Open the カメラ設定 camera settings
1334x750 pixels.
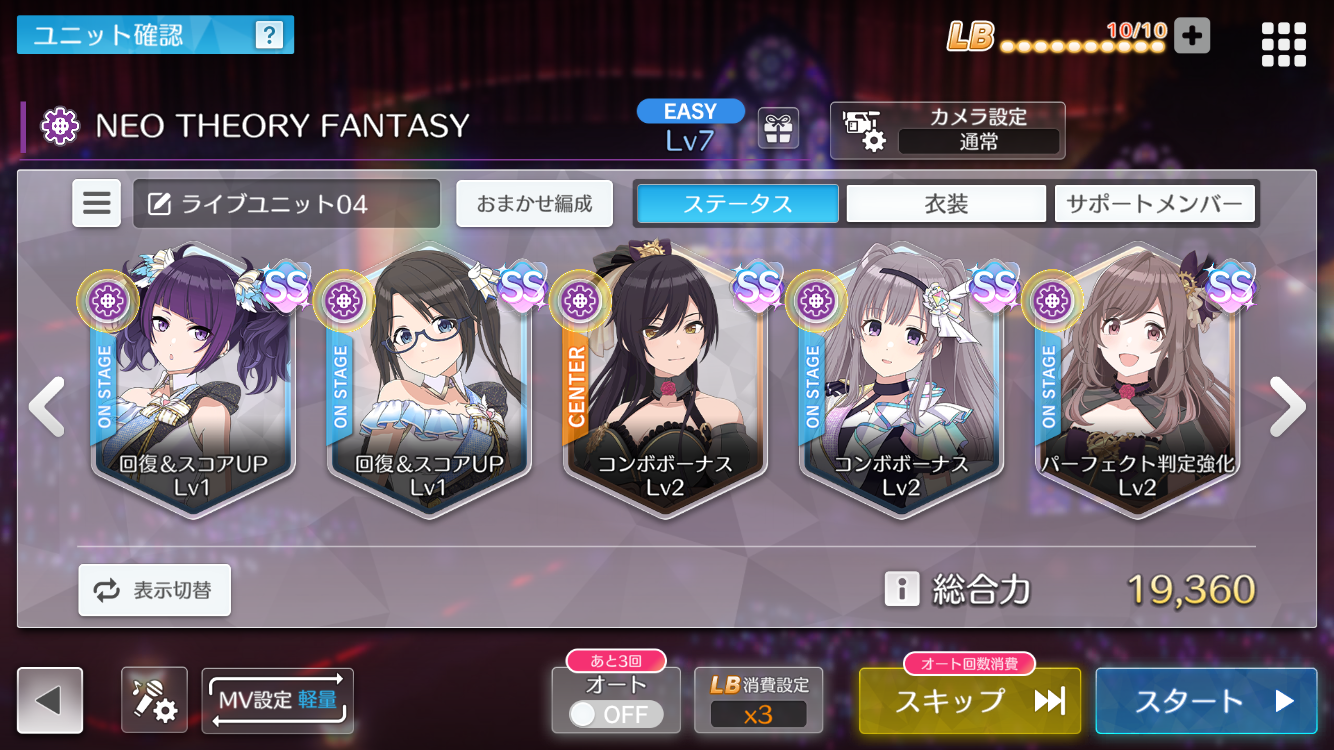coord(947,130)
